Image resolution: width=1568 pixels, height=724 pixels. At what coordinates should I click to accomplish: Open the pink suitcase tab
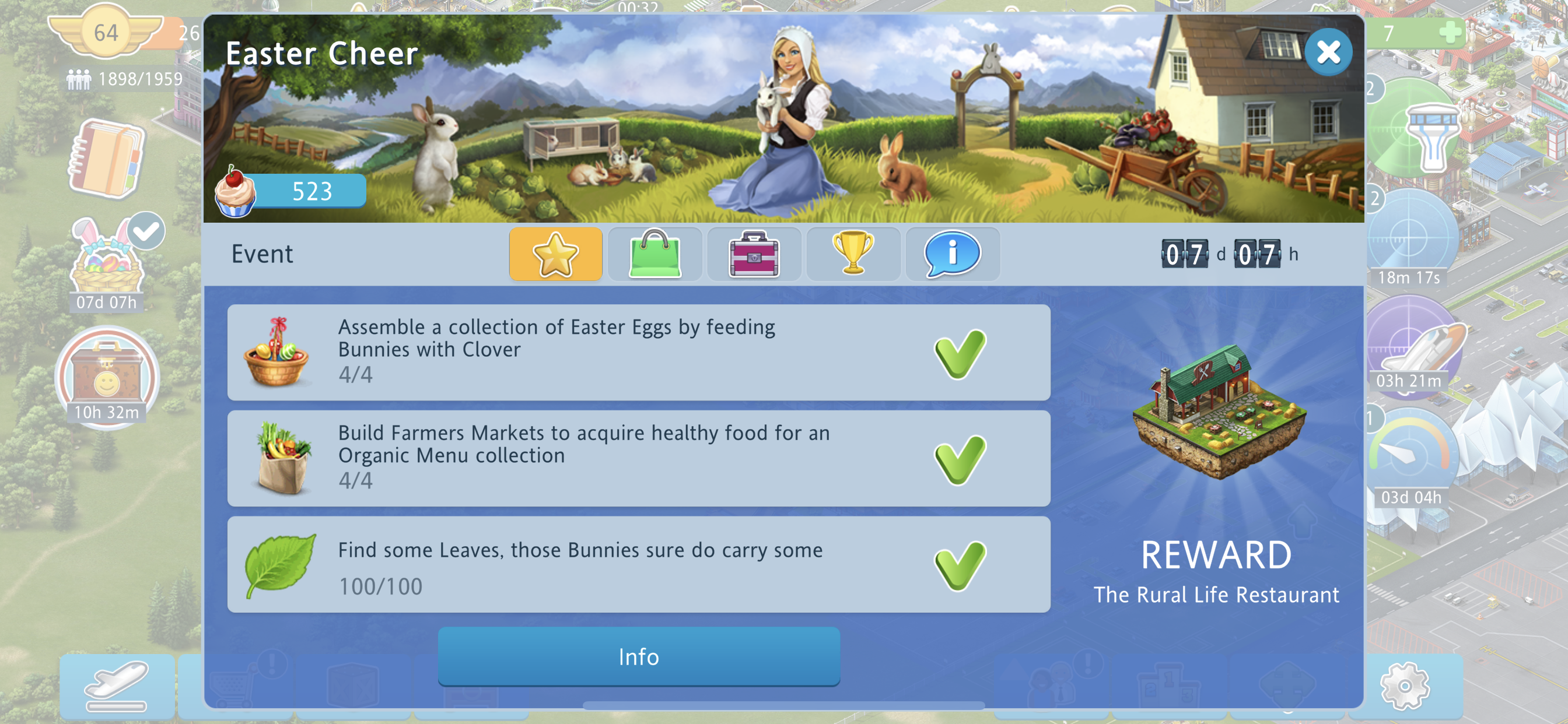(754, 254)
